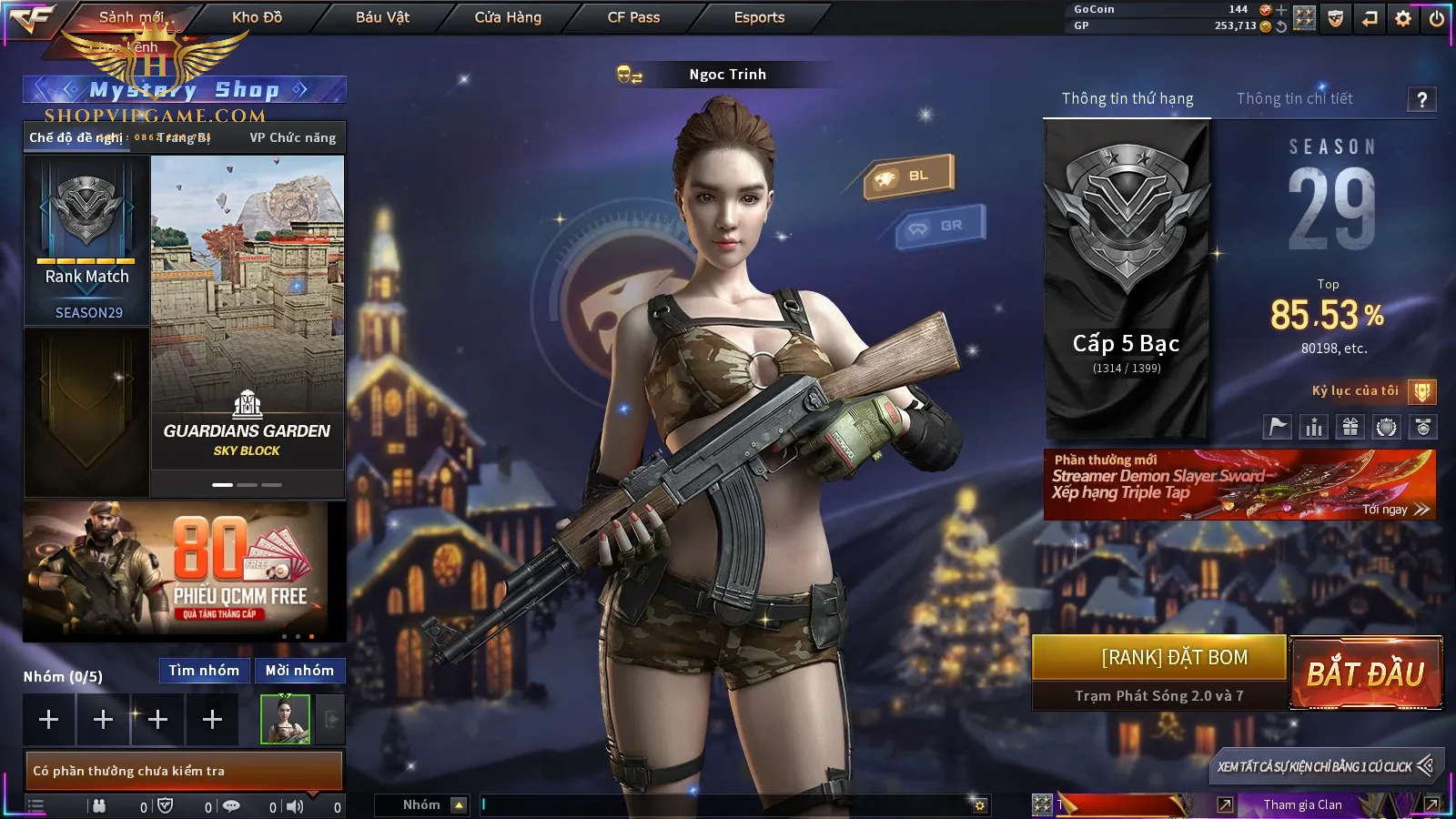Click the Tìm nhóm button
The height and width of the screenshot is (819, 1456).
(204, 671)
